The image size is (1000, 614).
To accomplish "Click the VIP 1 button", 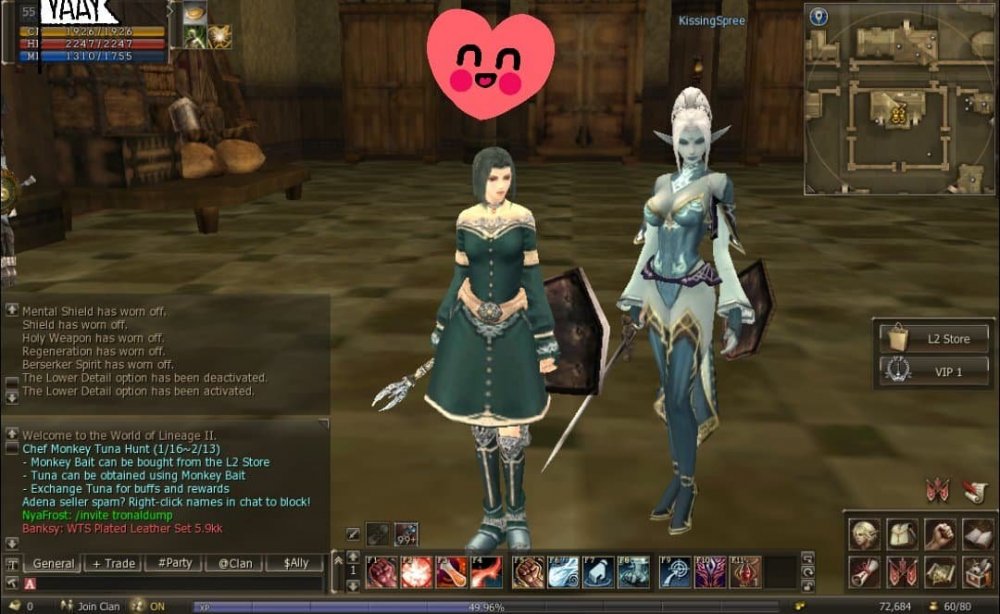I will tap(934, 371).
